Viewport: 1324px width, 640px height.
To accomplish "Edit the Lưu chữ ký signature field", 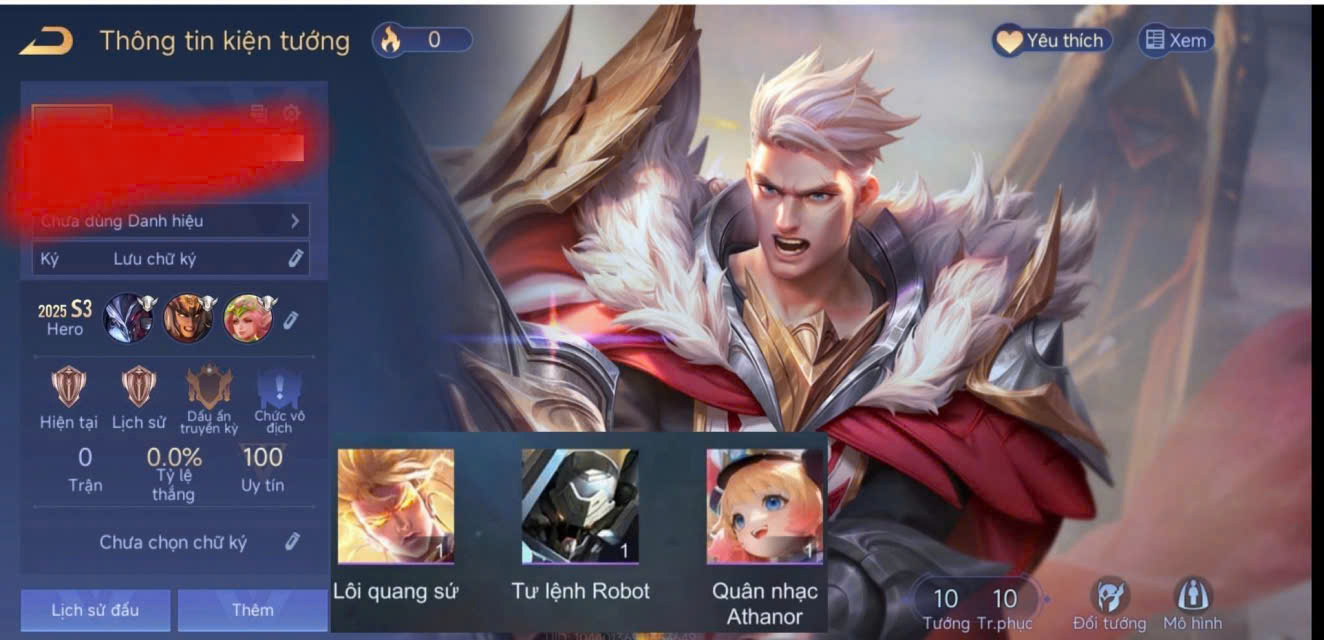I will [x=295, y=259].
